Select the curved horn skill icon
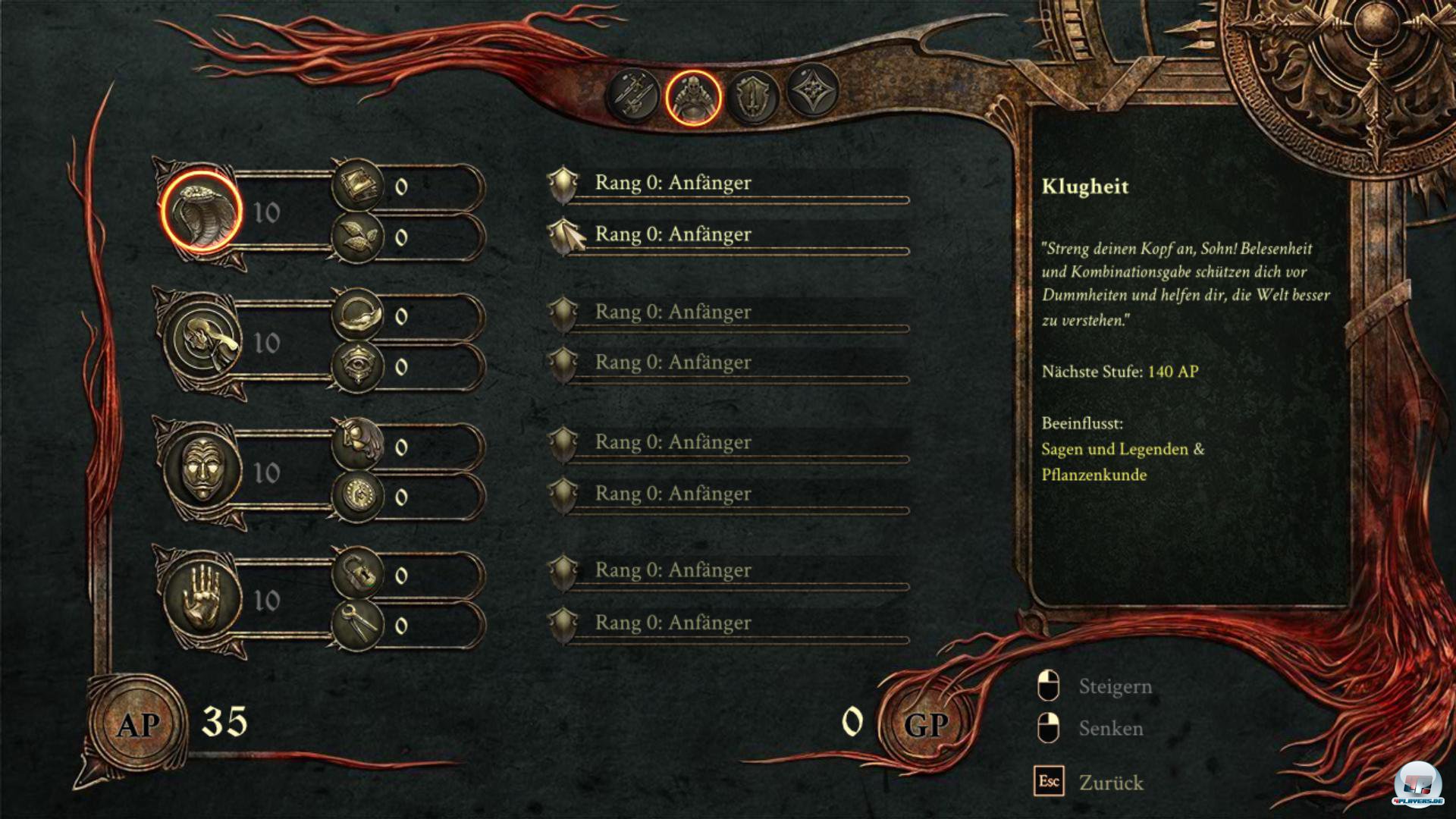 click(357, 315)
